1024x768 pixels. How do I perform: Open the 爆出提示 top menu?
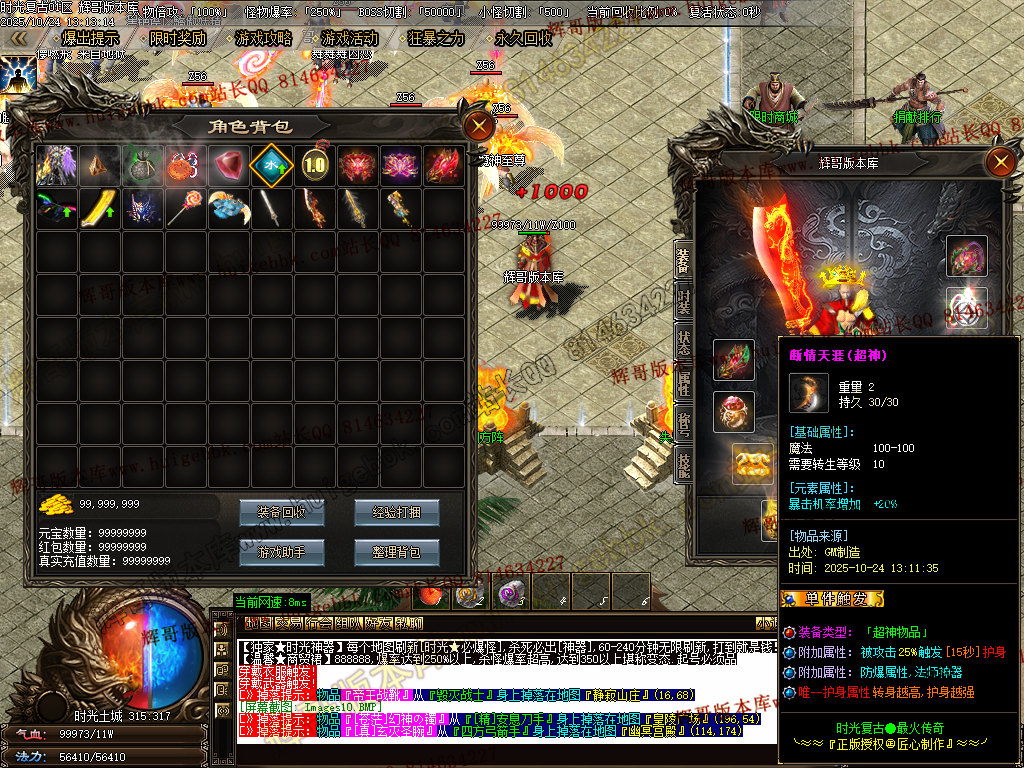[82, 39]
